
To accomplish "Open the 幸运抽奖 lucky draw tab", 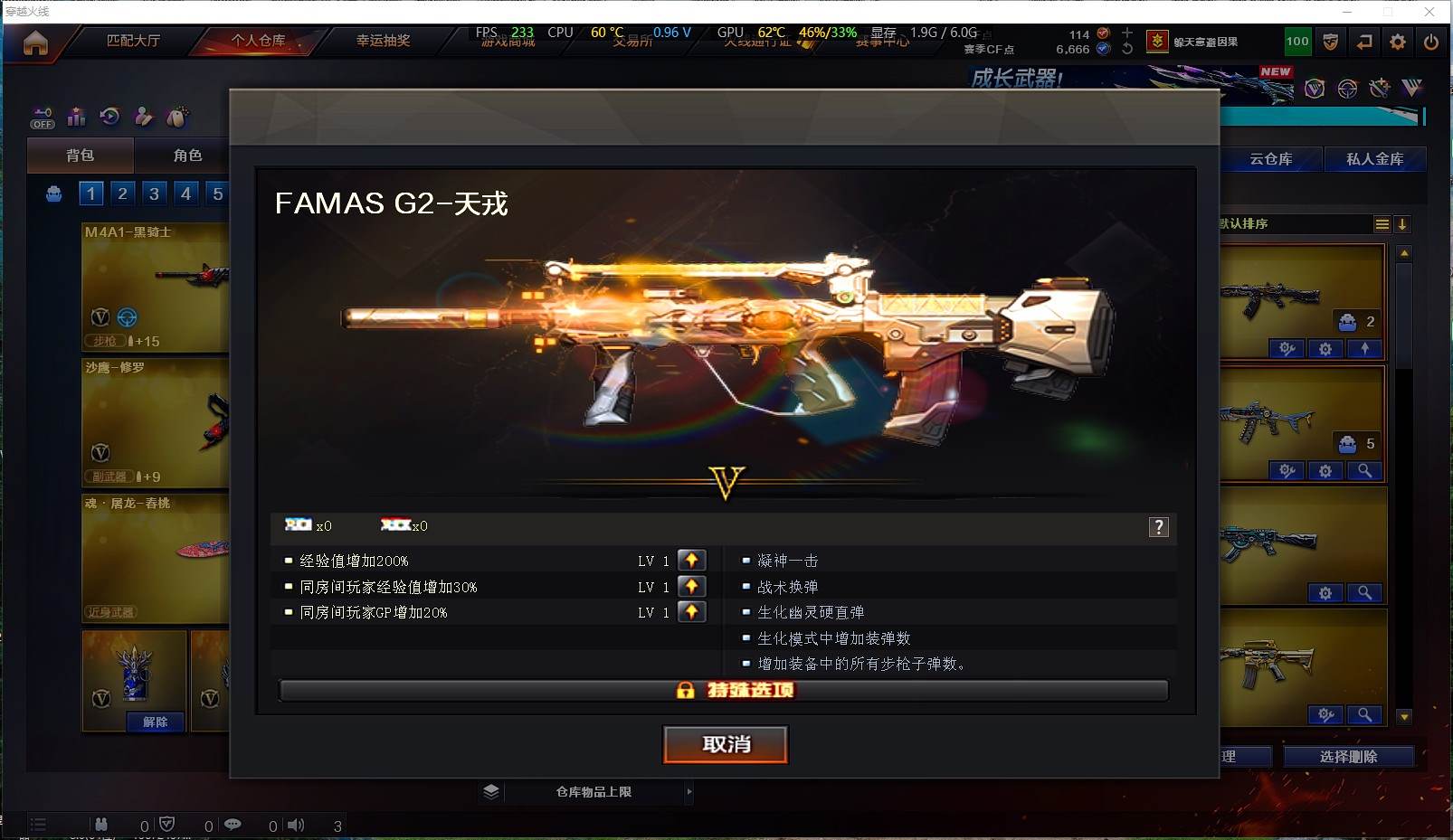I will coord(383,41).
